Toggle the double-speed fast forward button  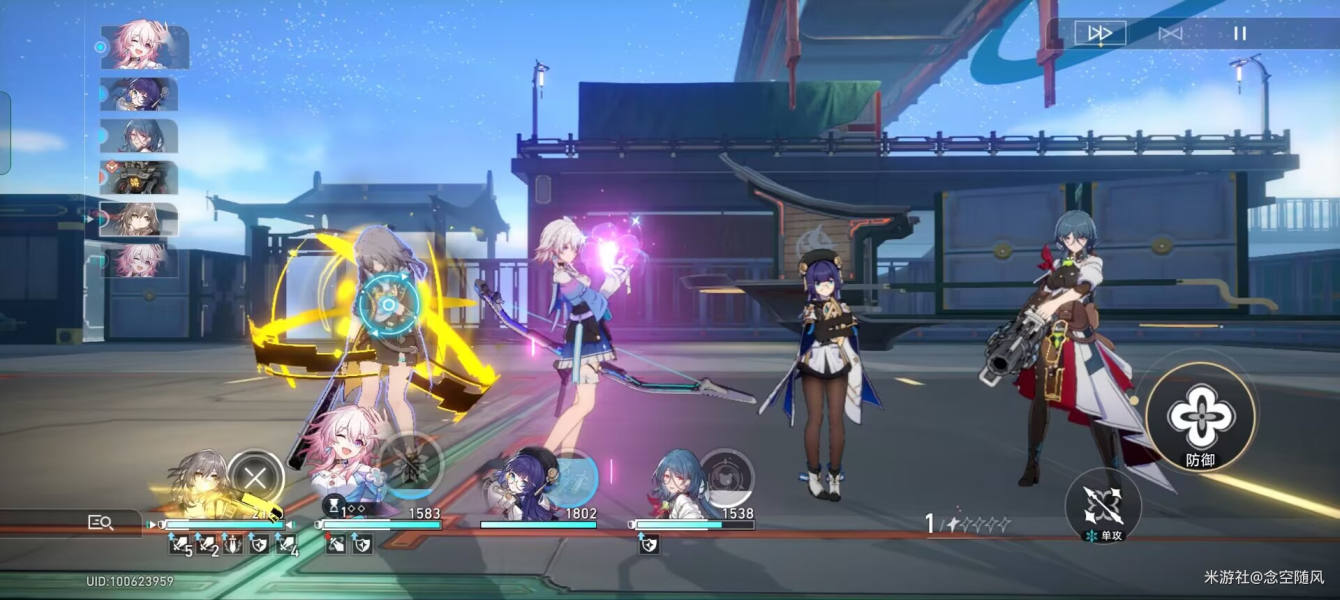pyautogui.click(x=1100, y=33)
